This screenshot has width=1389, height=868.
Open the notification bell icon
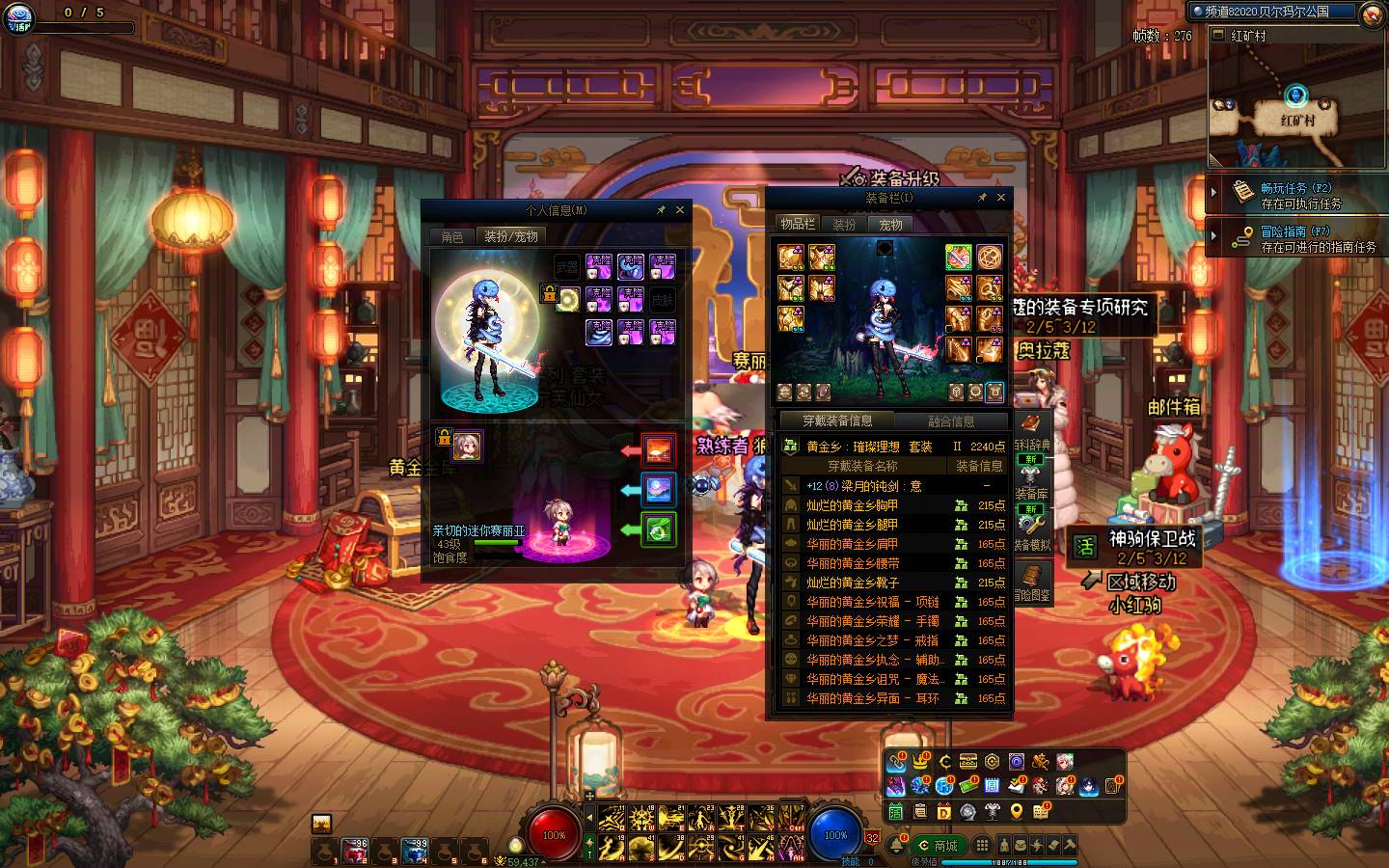click(x=897, y=846)
